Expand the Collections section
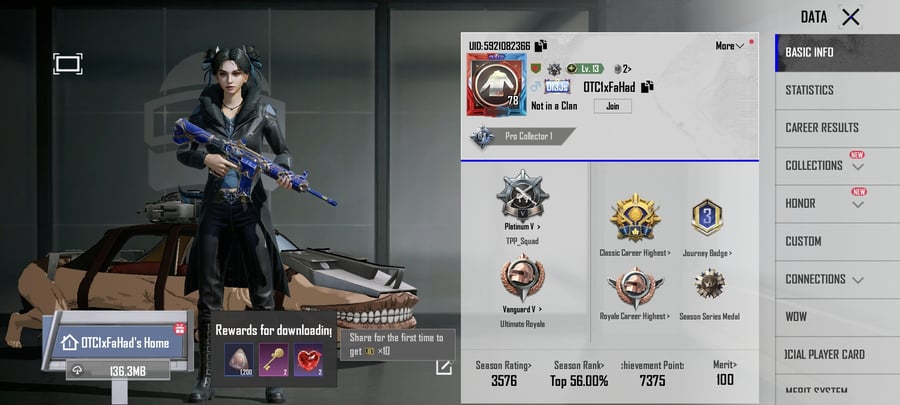 [x=825, y=166]
